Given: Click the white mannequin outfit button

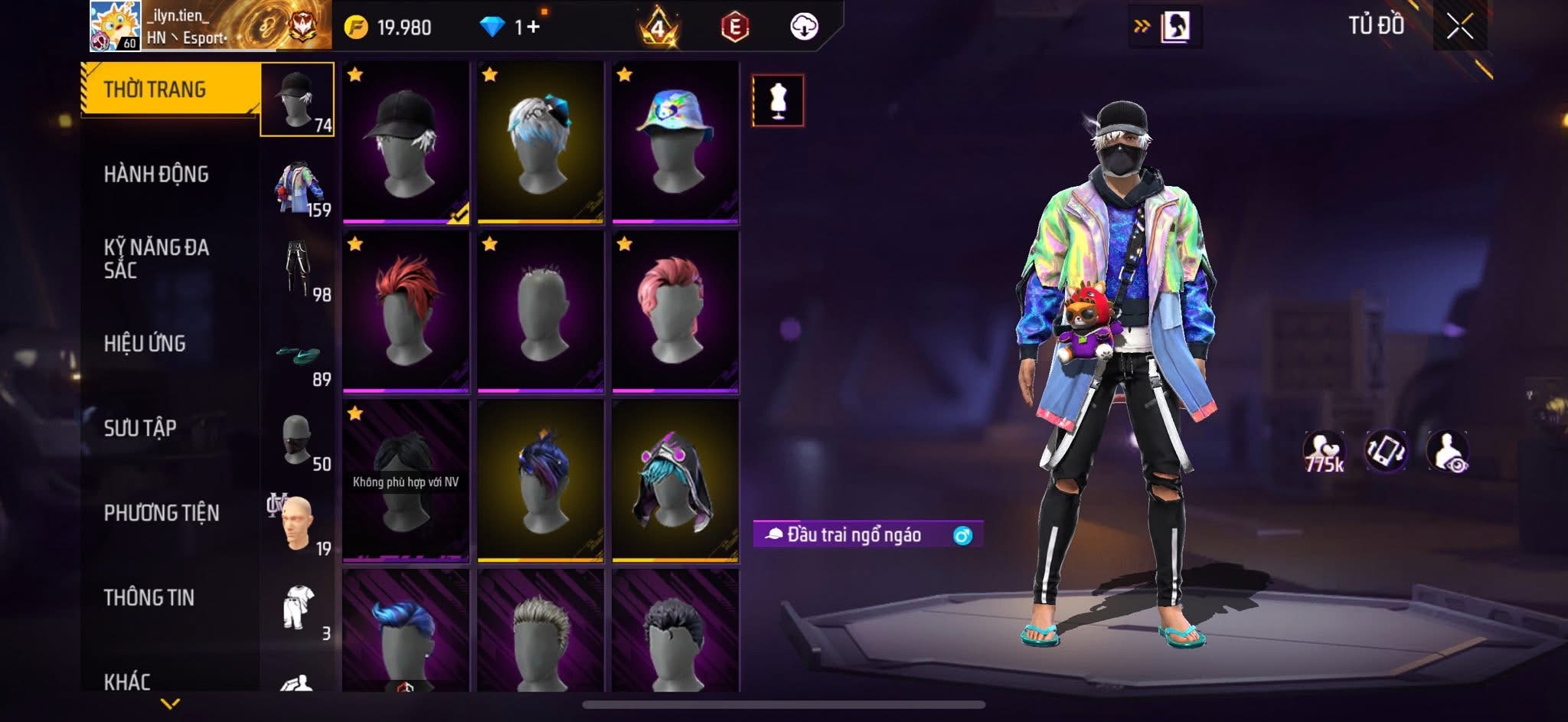Looking at the screenshot, I should tap(778, 100).
